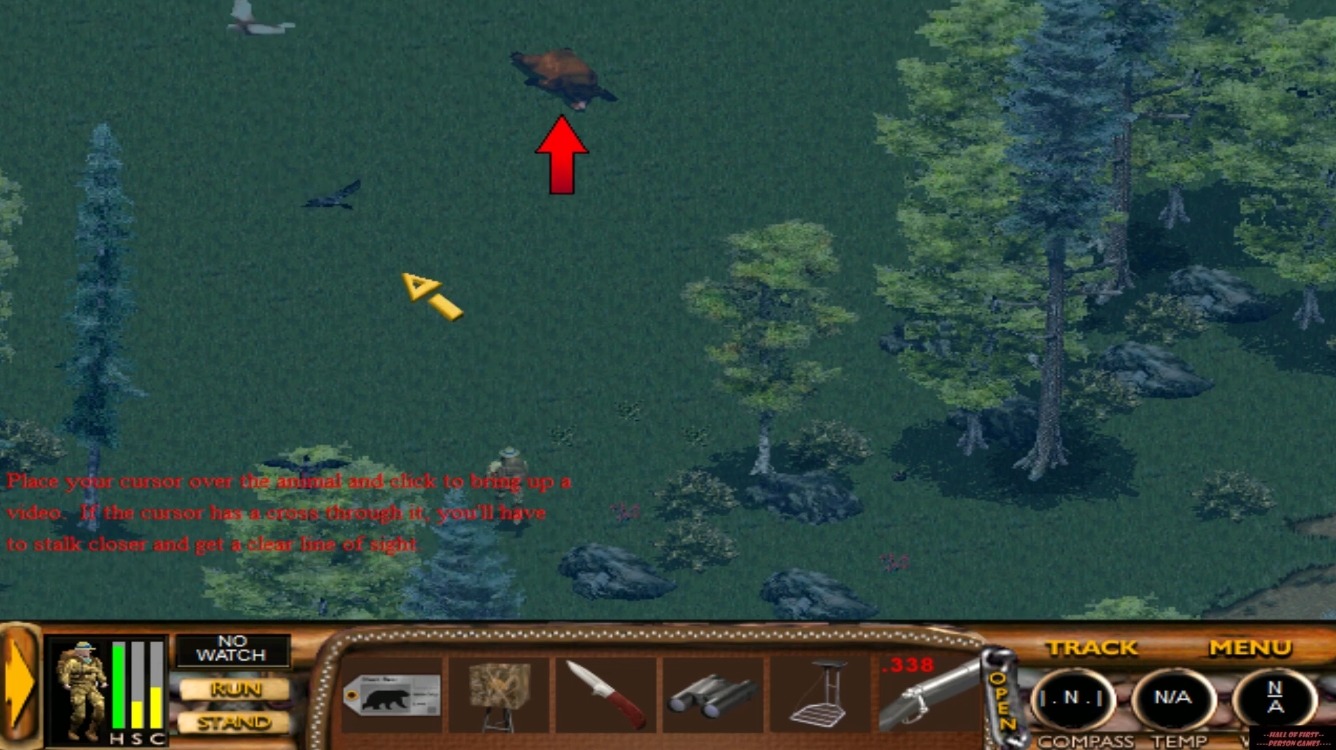1336x750 pixels.
Task: Activate TRACK mode
Action: click(x=1091, y=648)
